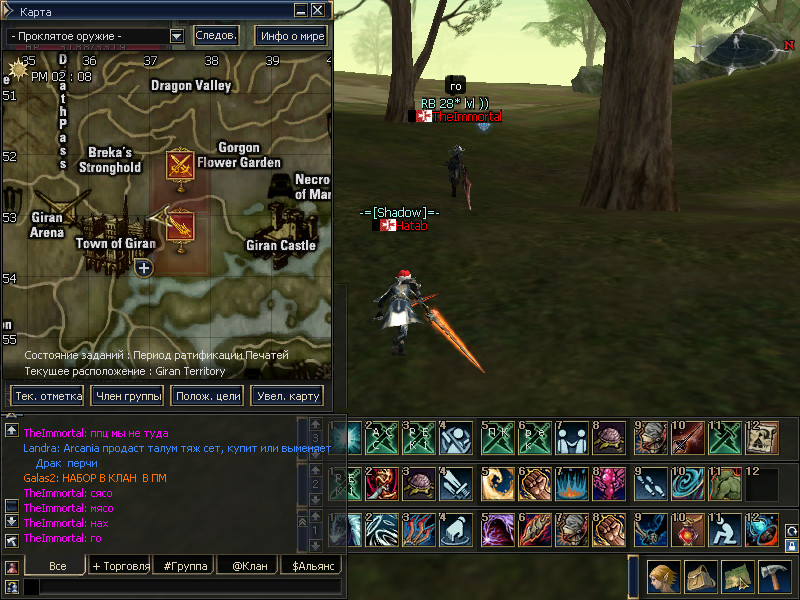
Task: Show party members with Член группы
Action: (127, 396)
